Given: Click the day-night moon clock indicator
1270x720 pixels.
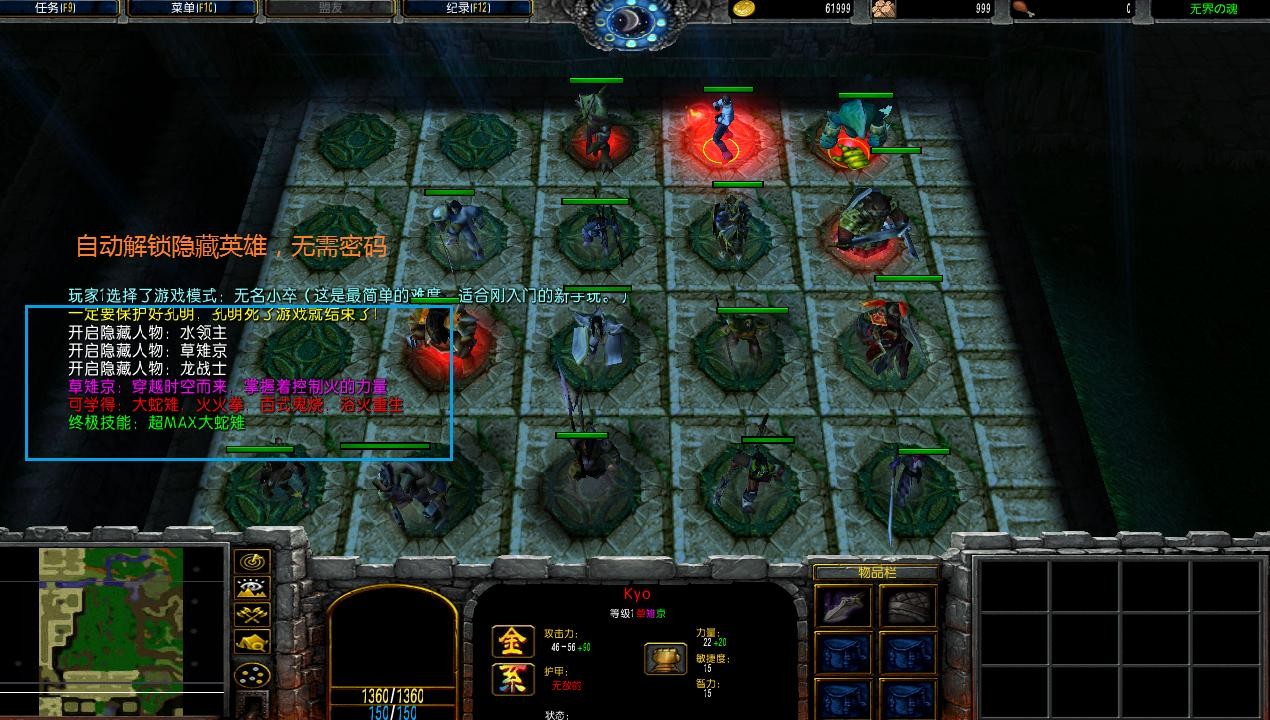Looking at the screenshot, I should [629, 20].
